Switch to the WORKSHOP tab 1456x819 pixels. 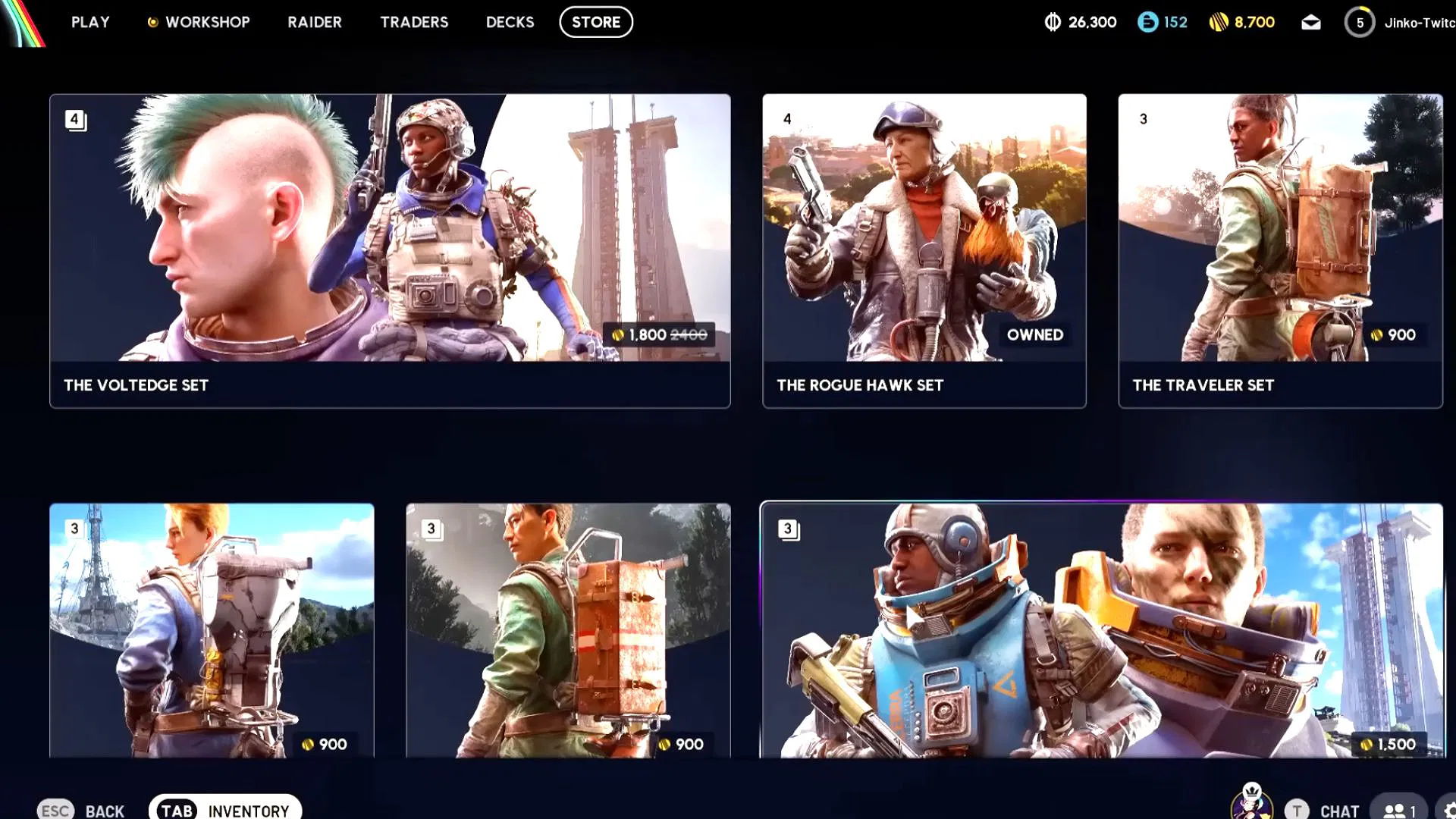pyautogui.click(x=206, y=22)
